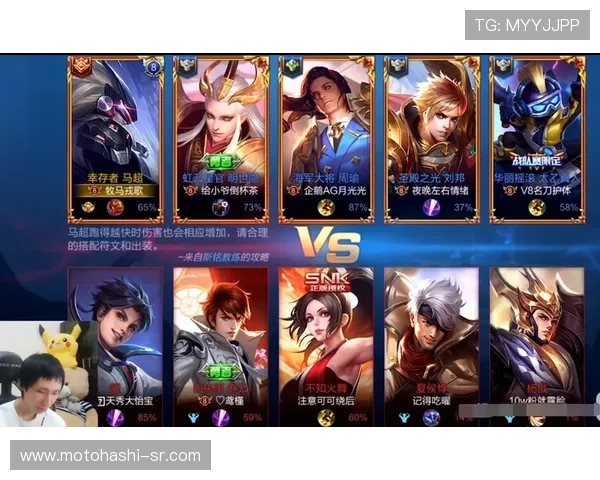600x480 pixels.
Task: Click the TG: MYYJJPP watermark banner
Action: click(x=527, y=25)
